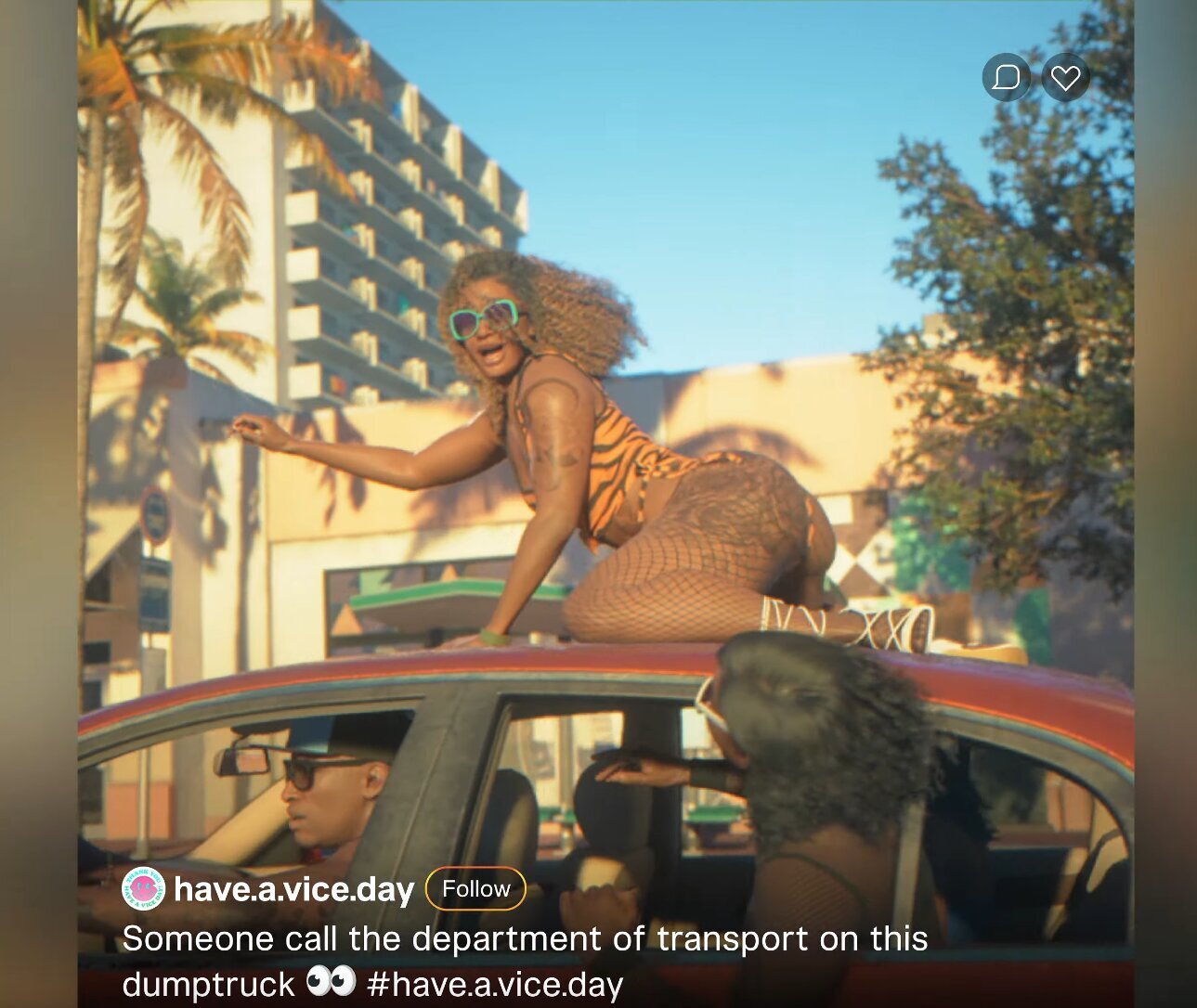Like the post with the heart icon
Image resolution: width=1197 pixels, height=1008 pixels.
pos(1065,77)
